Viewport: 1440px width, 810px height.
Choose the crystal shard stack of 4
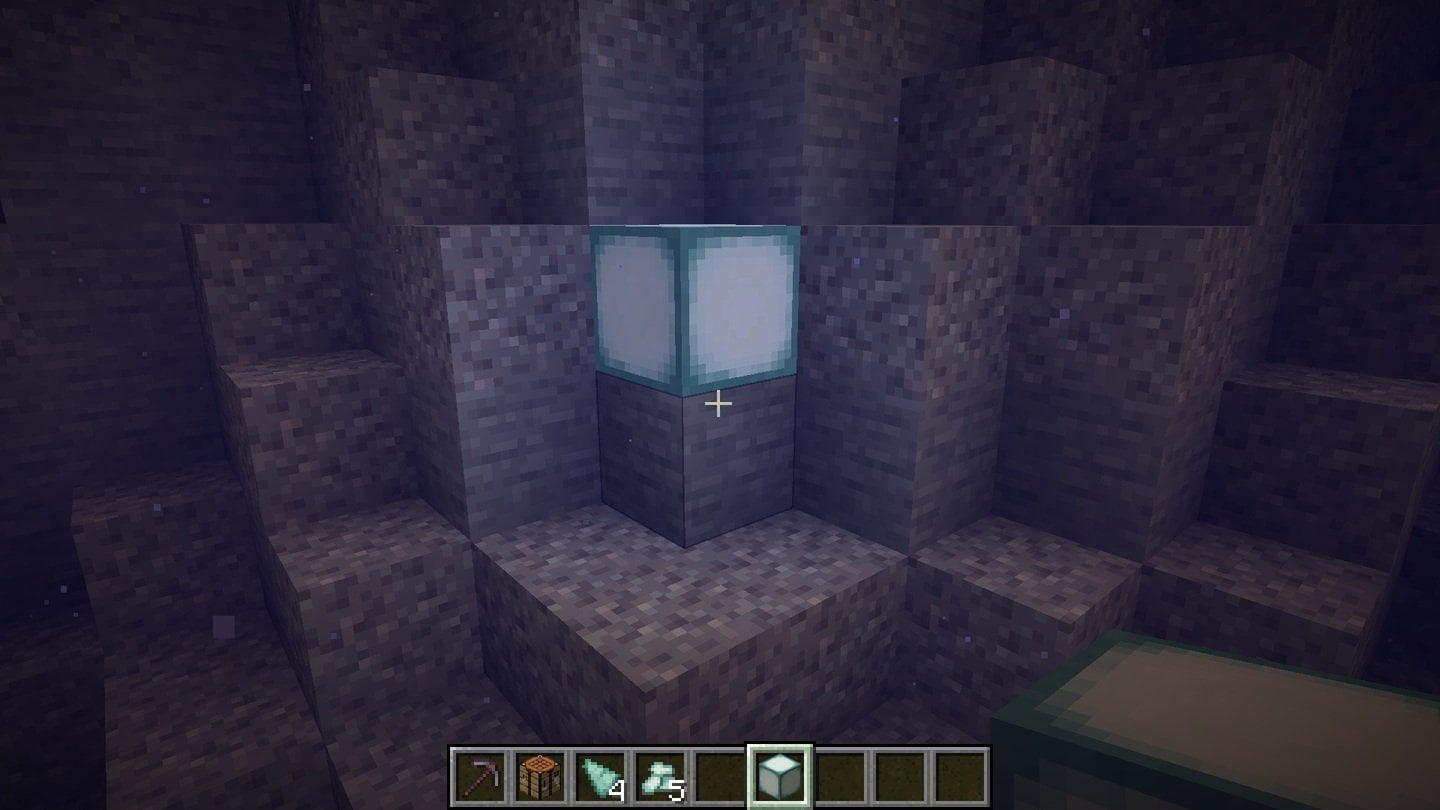(600, 776)
